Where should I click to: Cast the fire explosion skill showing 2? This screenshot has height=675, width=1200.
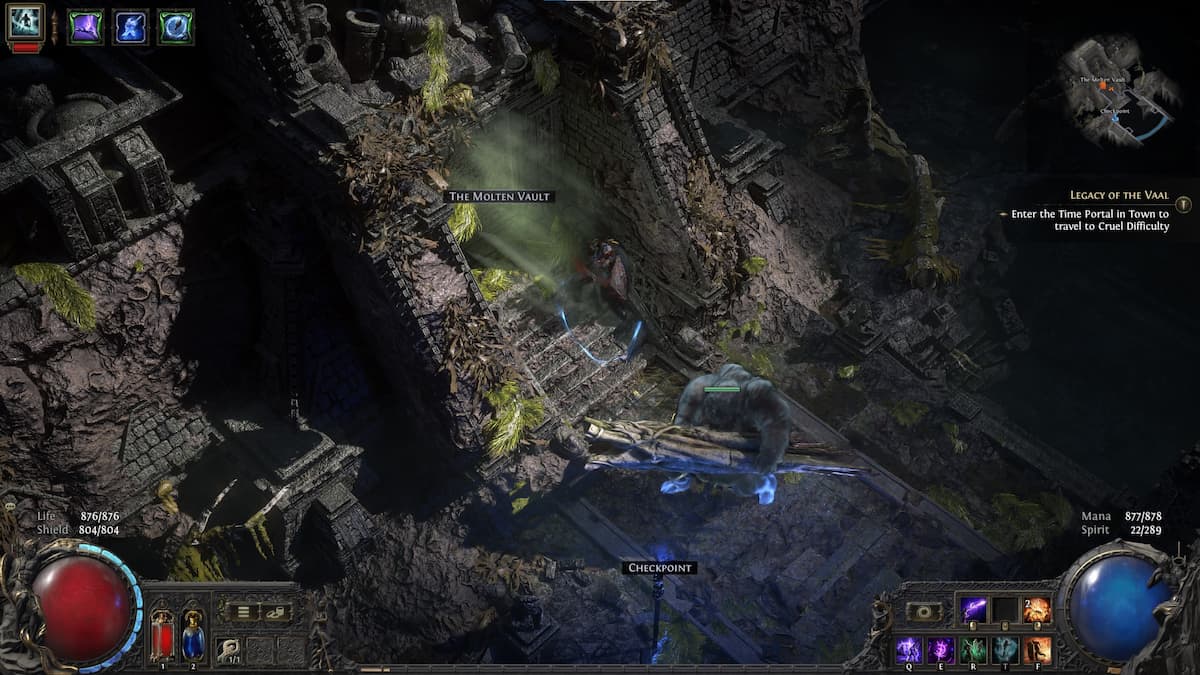pos(1037,609)
